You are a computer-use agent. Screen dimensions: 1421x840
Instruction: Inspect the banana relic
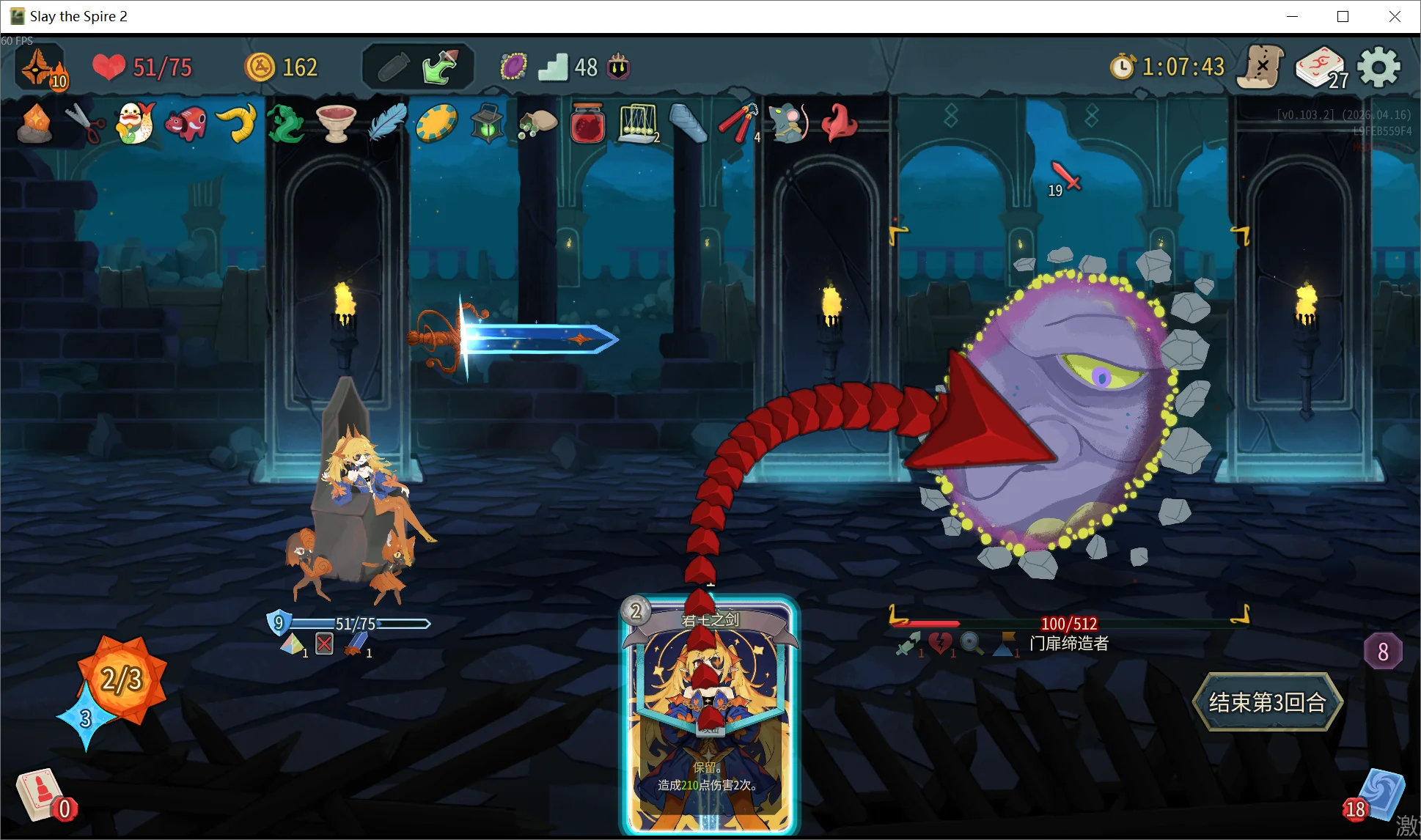pyautogui.click(x=237, y=122)
